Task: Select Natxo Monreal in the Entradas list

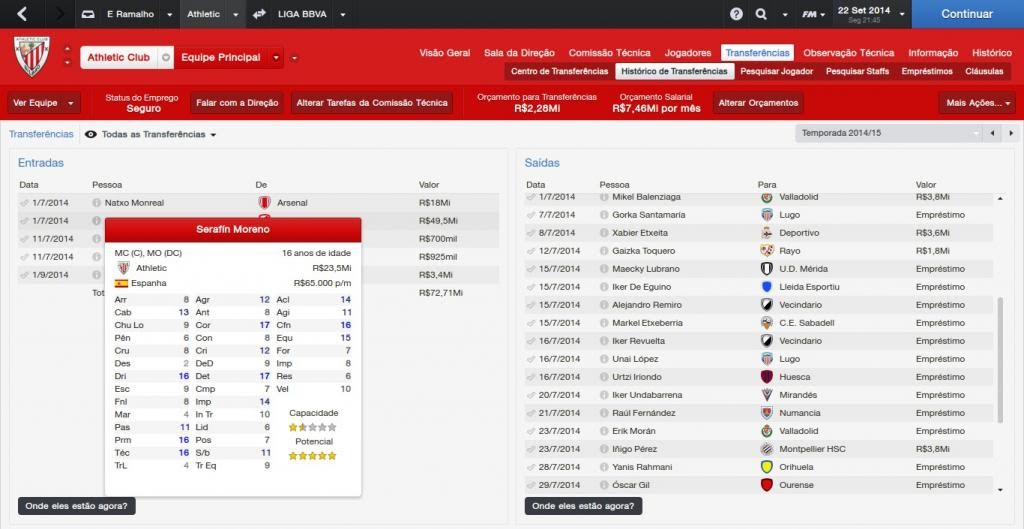Action: tap(134, 203)
